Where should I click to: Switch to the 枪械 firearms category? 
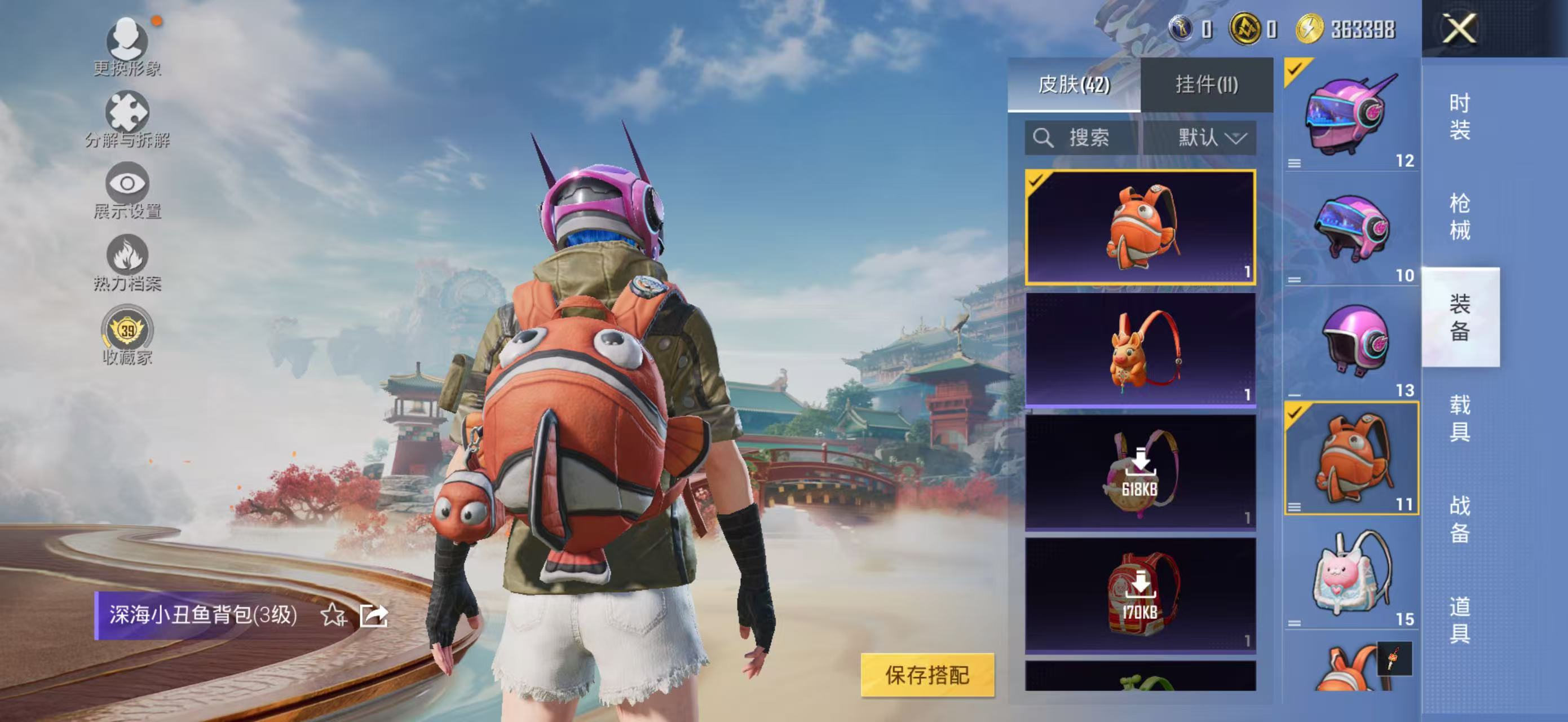pyautogui.click(x=1460, y=217)
